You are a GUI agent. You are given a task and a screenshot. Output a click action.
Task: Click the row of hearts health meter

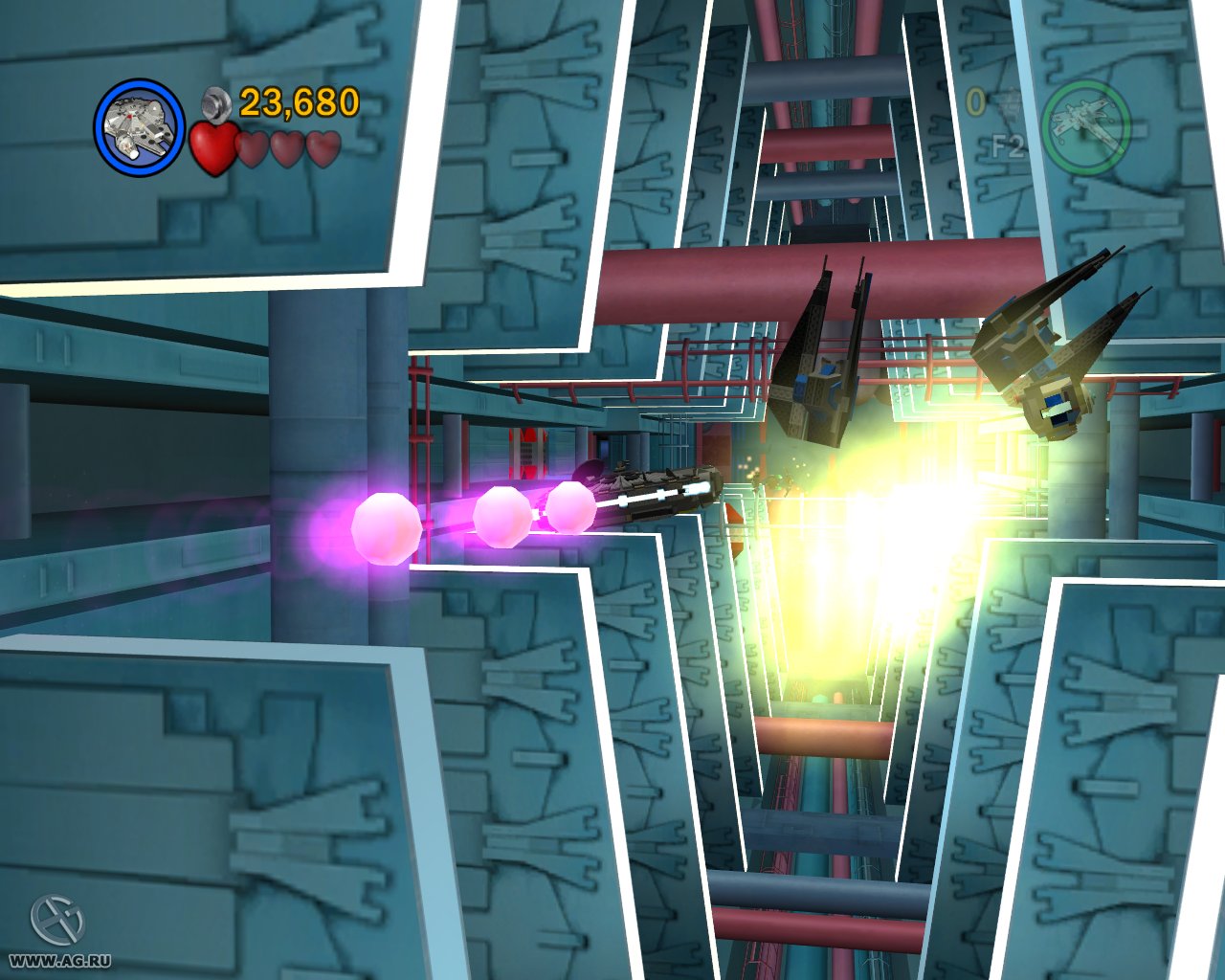pyautogui.click(x=268, y=150)
